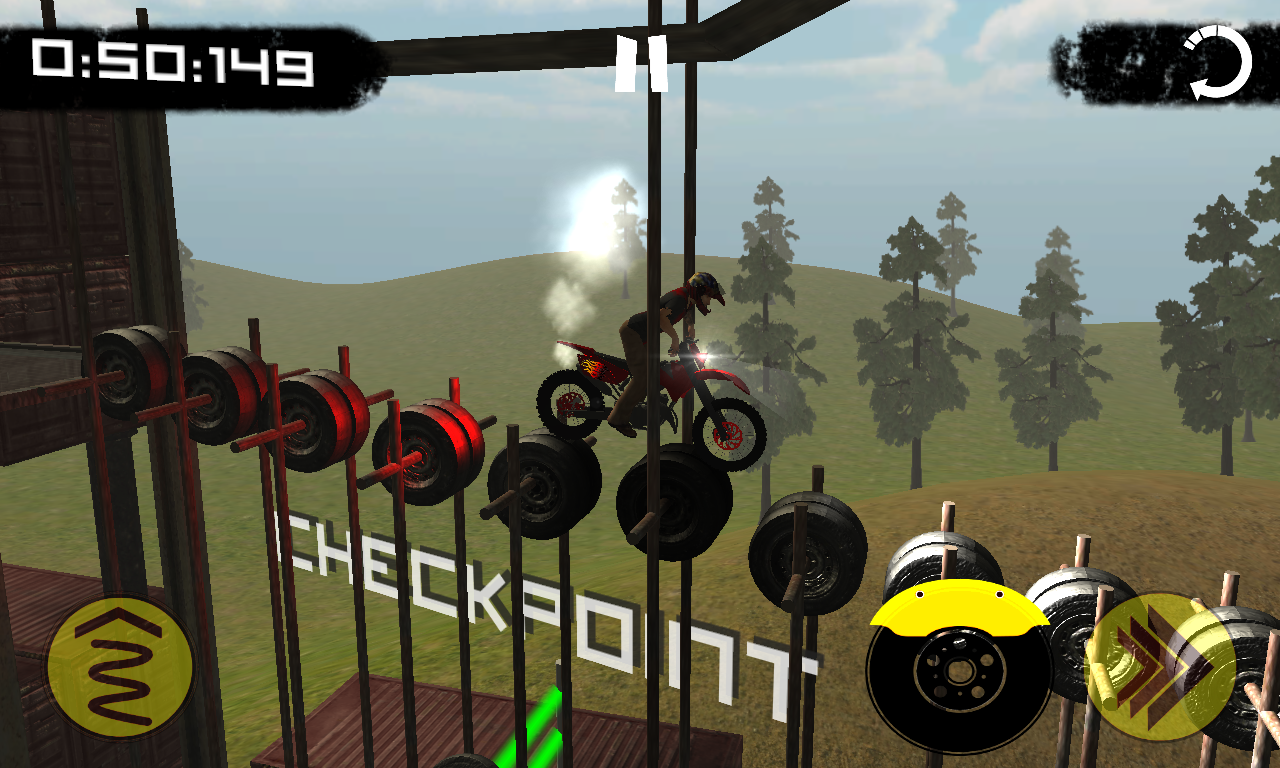Viewport: 1280px width, 768px height.
Task: Pause the game with the pause button
Action: click(641, 66)
